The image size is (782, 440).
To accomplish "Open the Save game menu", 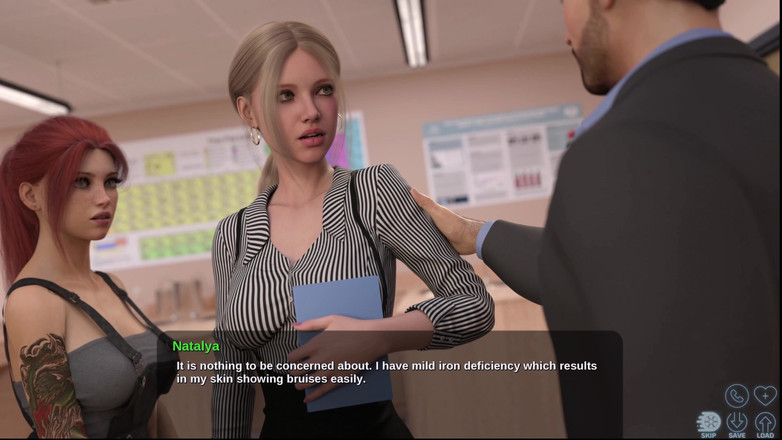I will pos(737,423).
